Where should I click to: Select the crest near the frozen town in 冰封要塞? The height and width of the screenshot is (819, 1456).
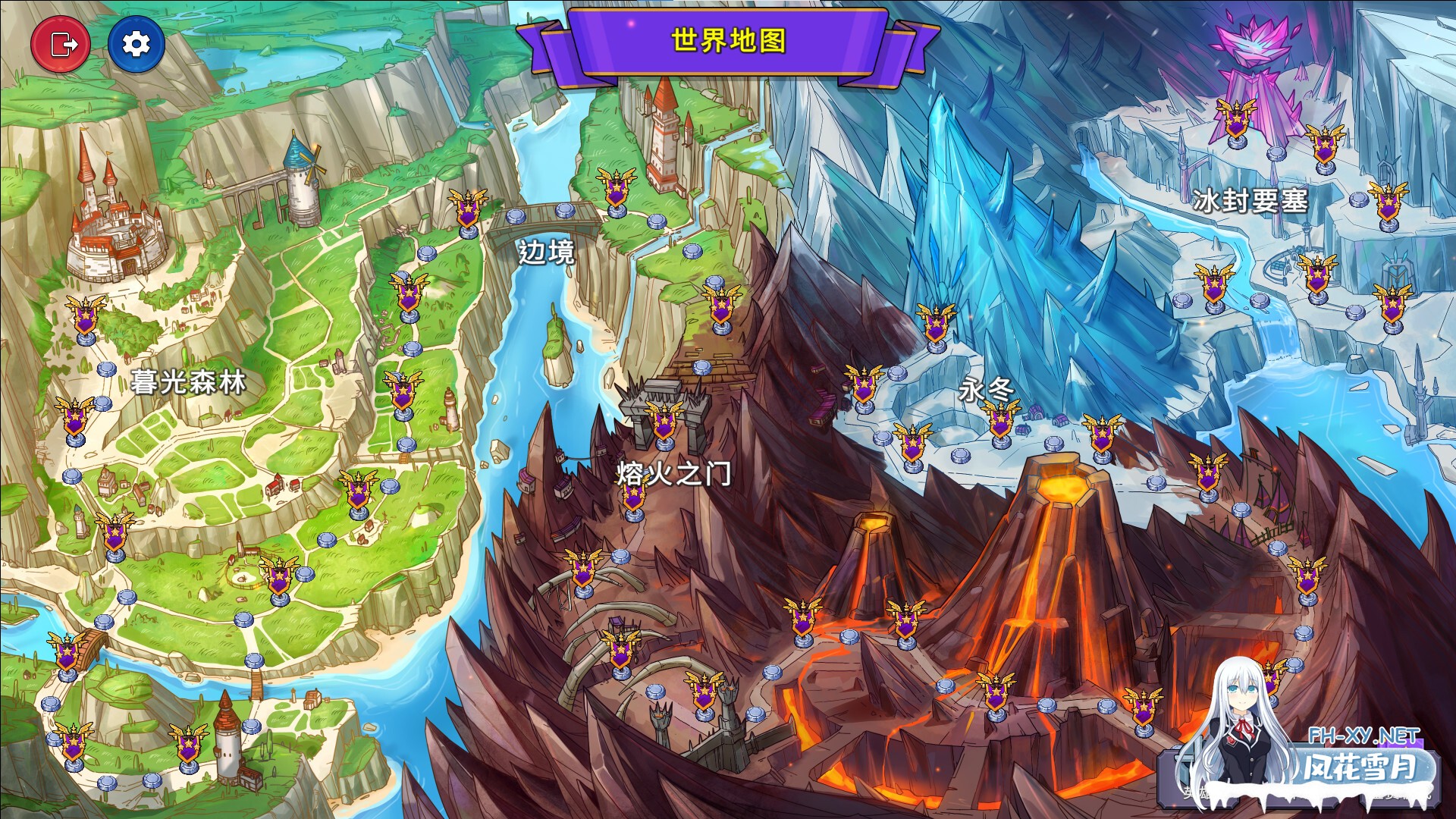point(1316,277)
